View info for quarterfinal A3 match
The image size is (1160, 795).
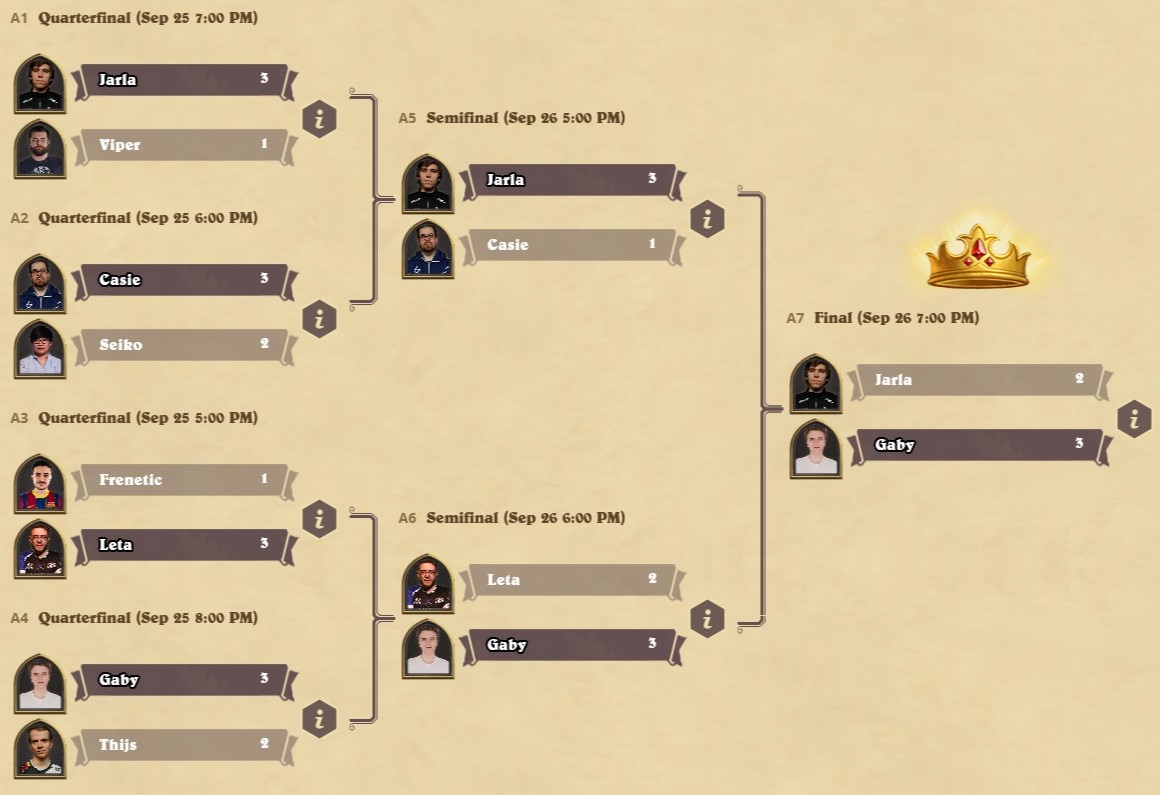[x=319, y=519]
